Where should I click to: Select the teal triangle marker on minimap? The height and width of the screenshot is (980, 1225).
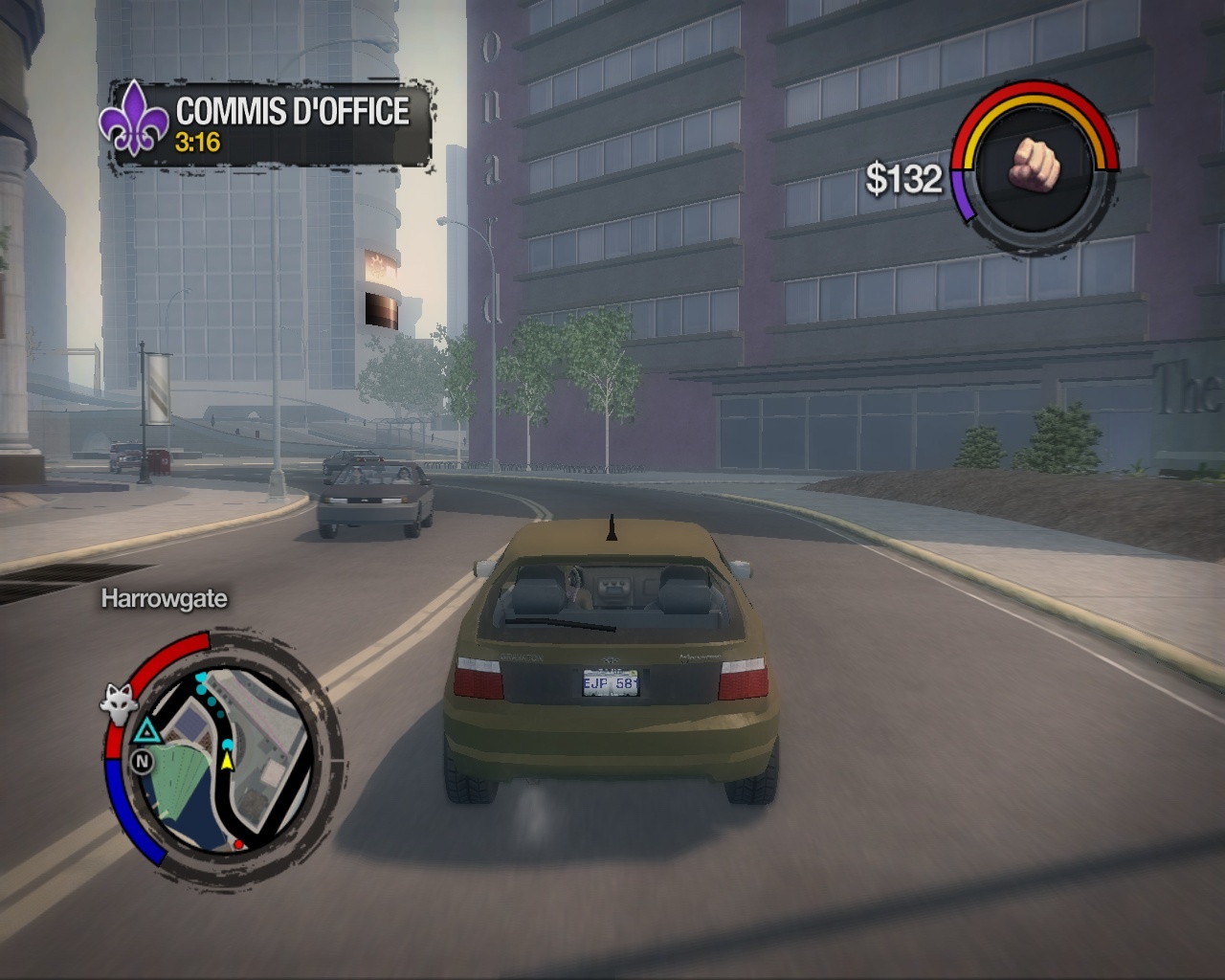coord(145,733)
